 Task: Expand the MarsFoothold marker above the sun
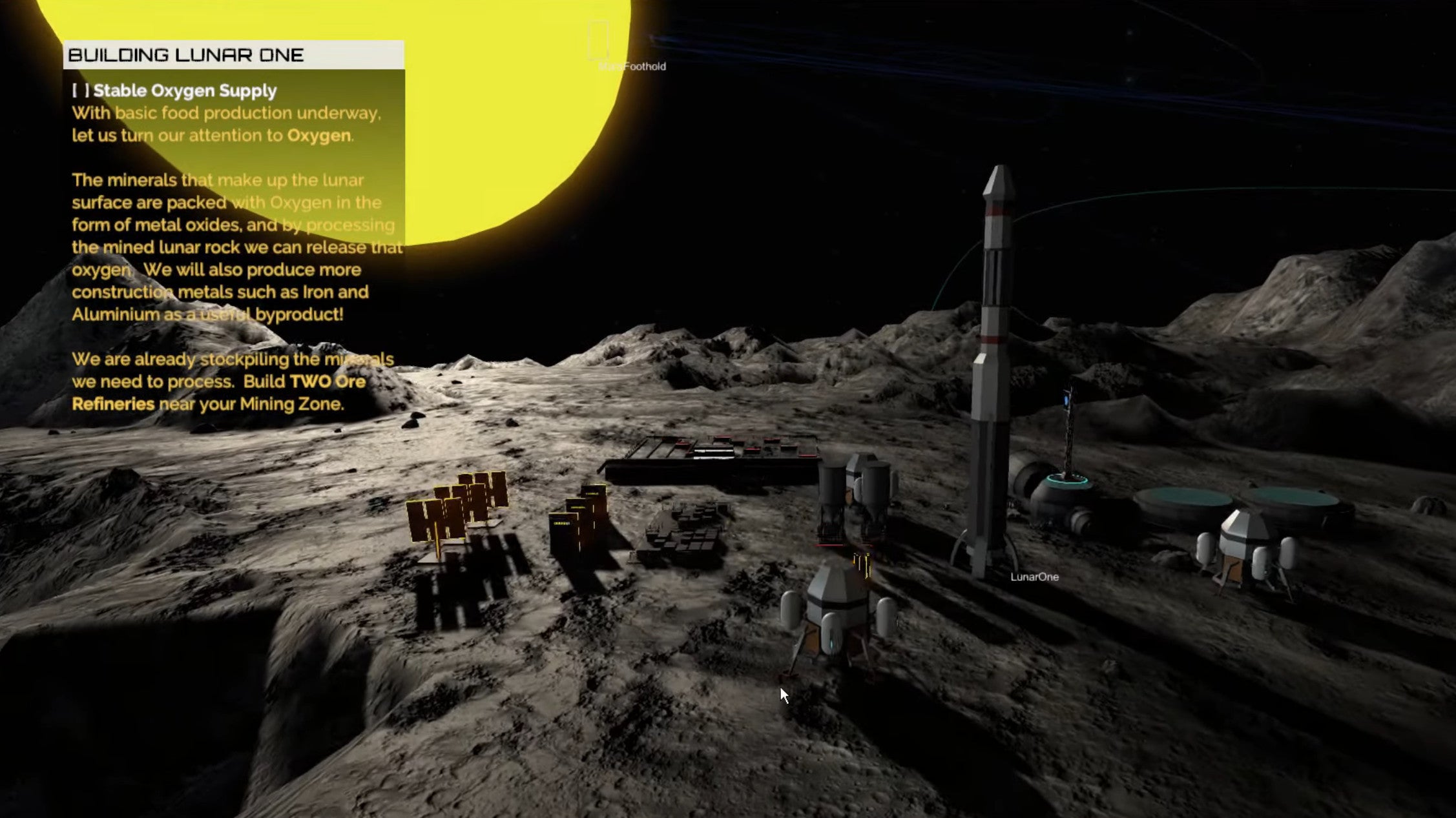coord(598,40)
